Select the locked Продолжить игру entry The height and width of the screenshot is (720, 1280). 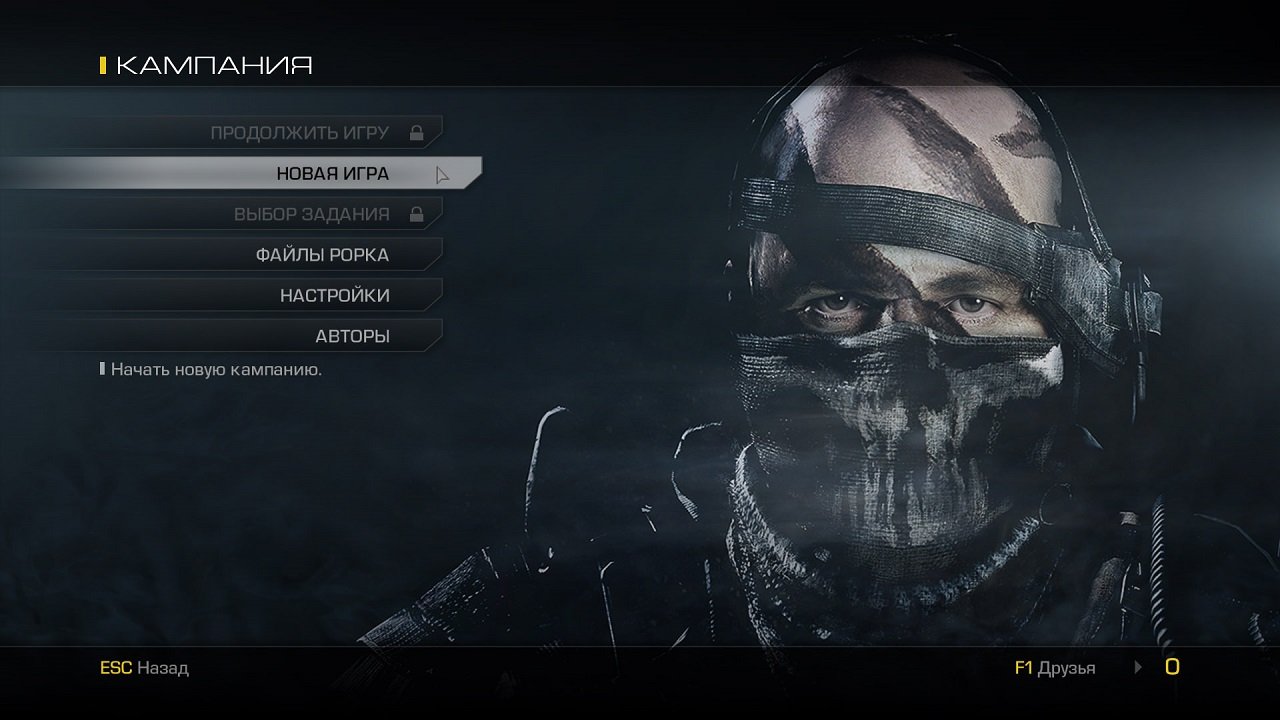click(300, 130)
